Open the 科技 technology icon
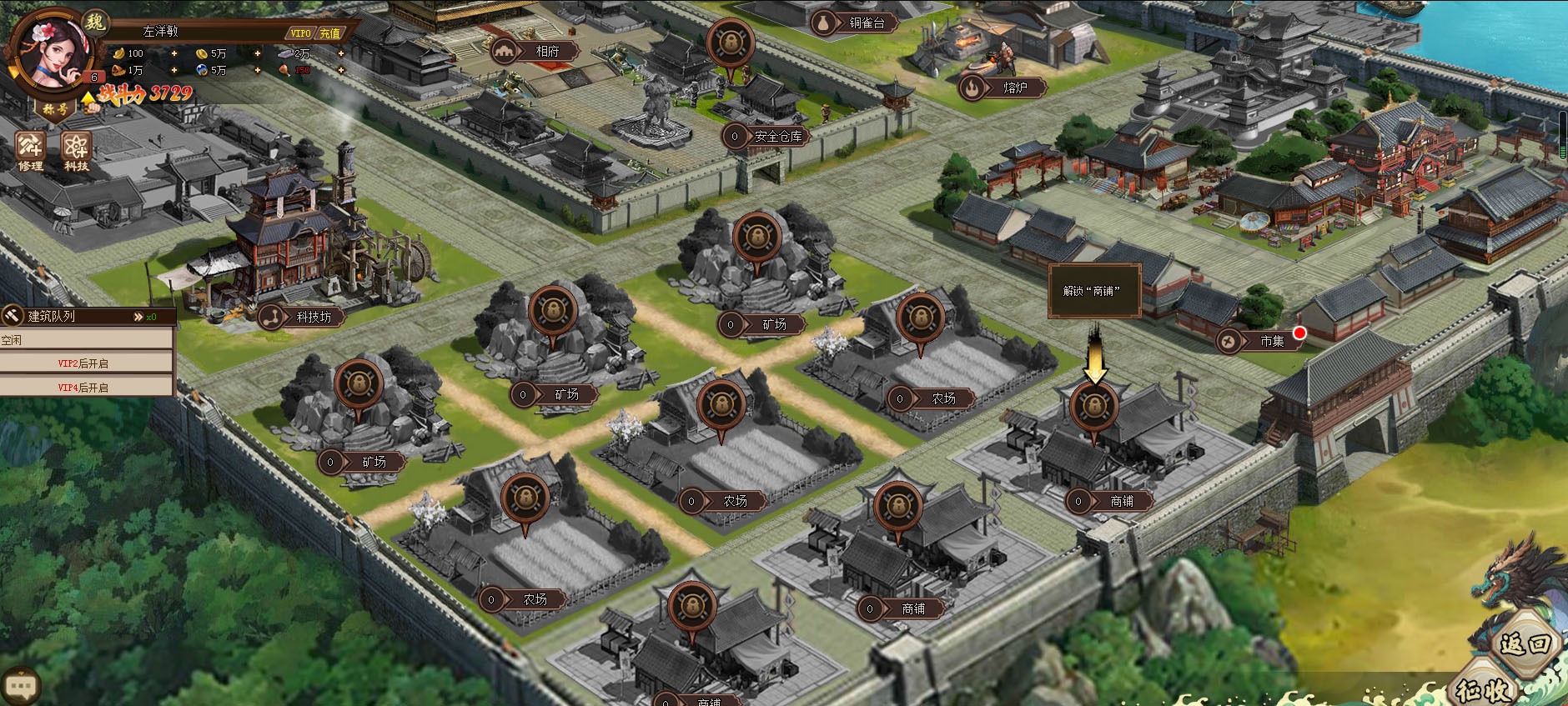Image resolution: width=1568 pixels, height=706 pixels. (76, 151)
